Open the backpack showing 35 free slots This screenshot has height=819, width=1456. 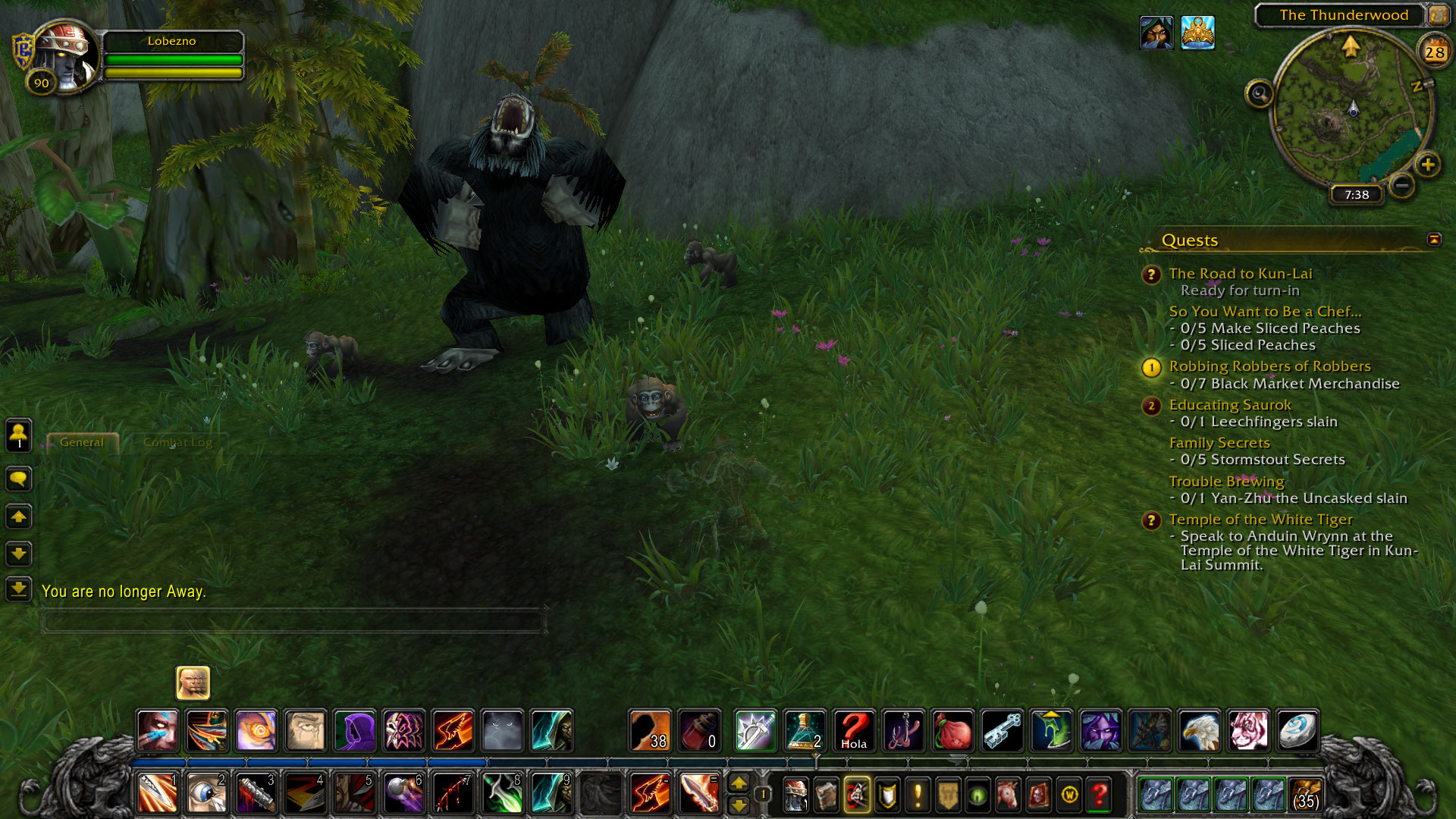tap(1305, 794)
